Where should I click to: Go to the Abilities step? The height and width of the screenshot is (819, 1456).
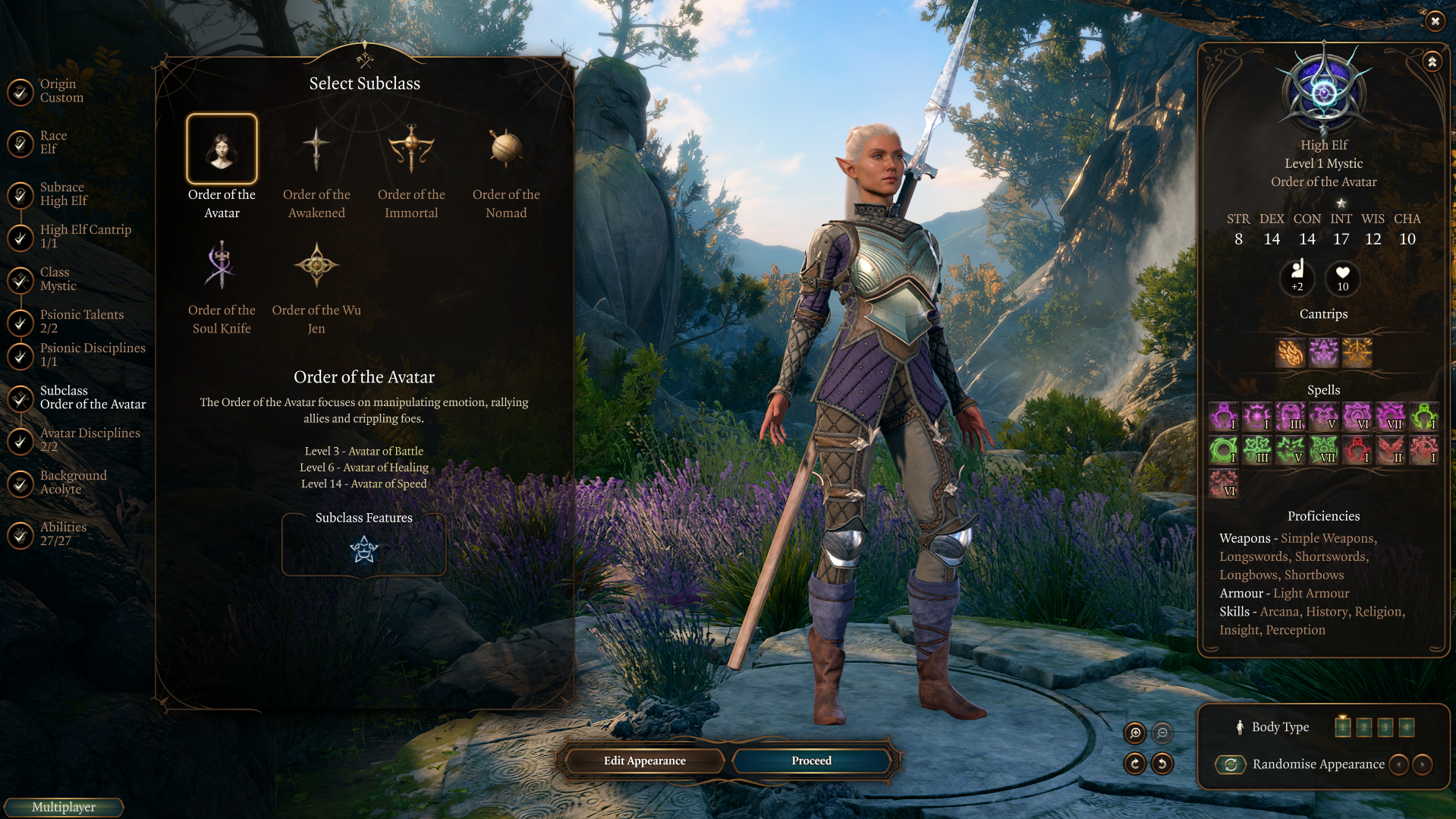pos(62,534)
